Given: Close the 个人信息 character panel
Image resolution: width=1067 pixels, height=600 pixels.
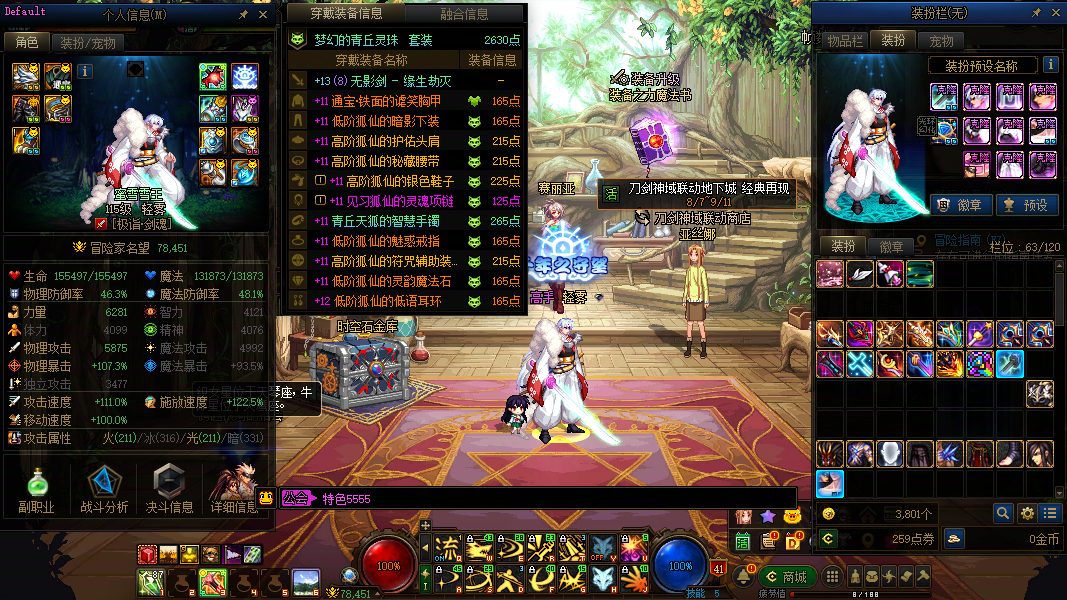Looking at the screenshot, I should pos(263,16).
